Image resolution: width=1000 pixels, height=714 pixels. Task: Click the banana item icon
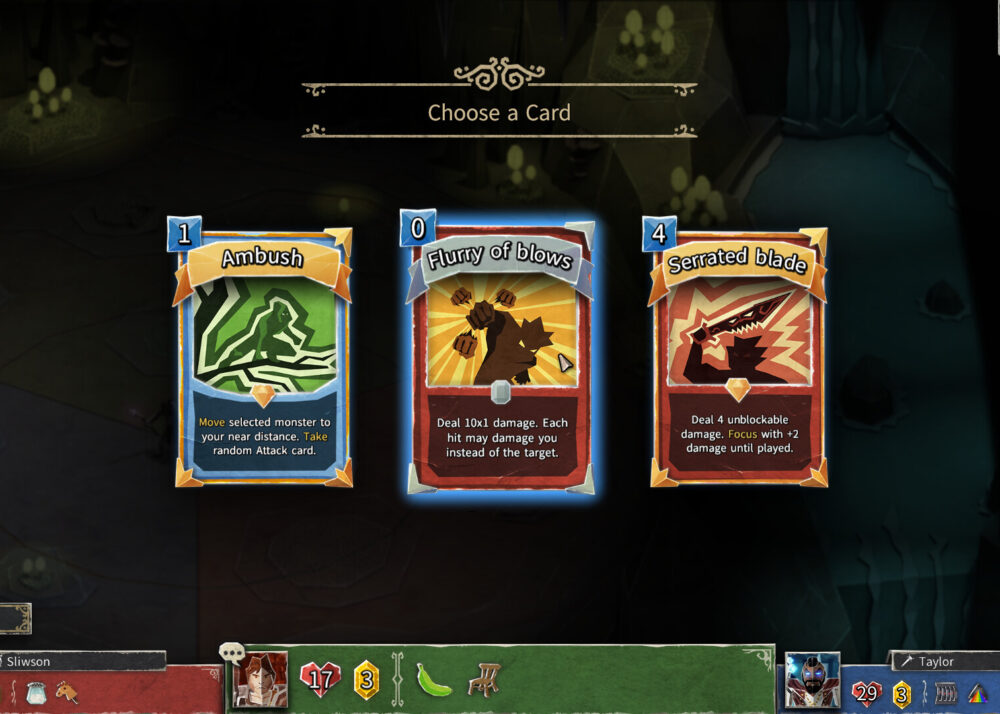click(x=434, y=680)
